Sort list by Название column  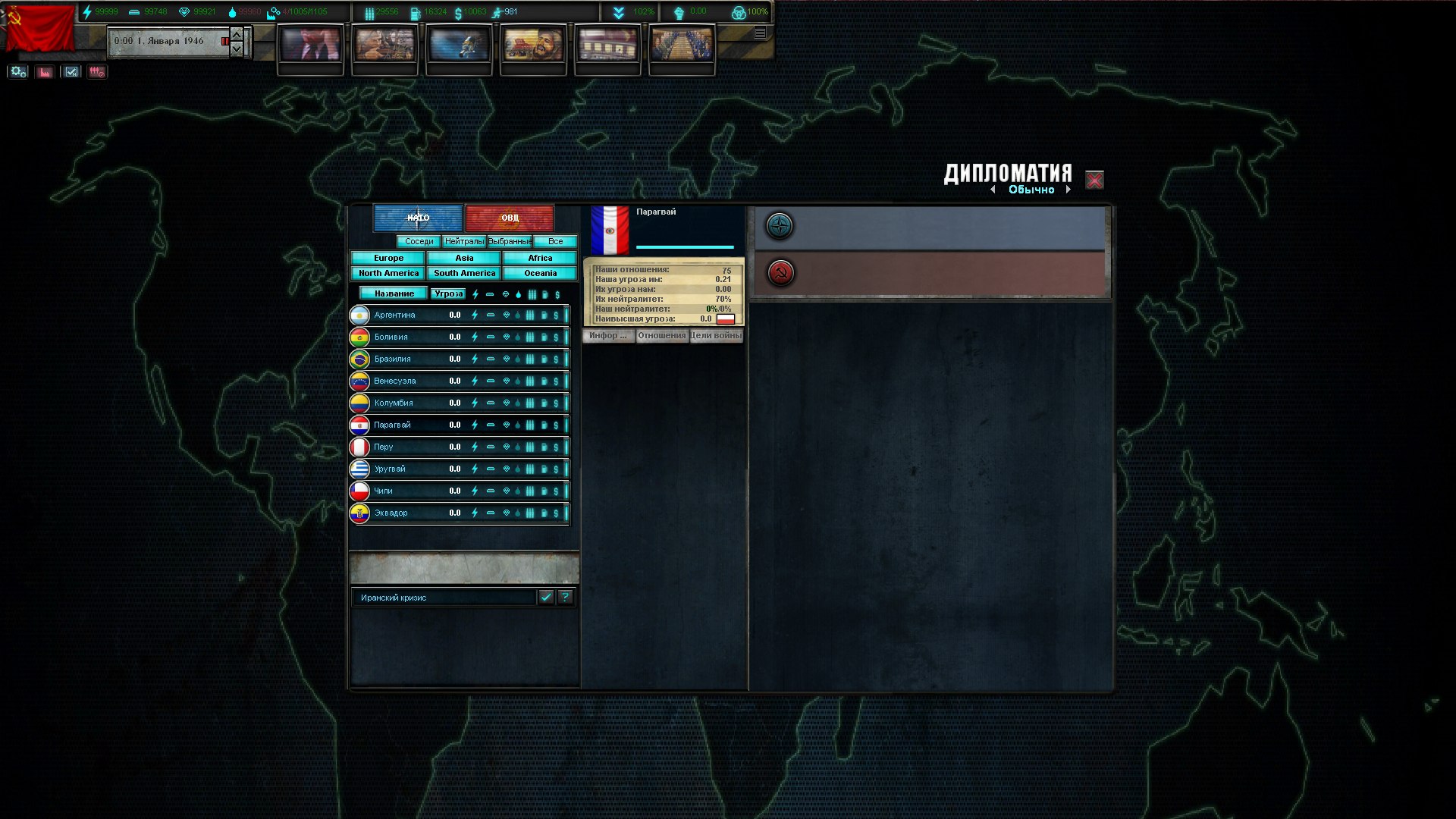point(394,293)
